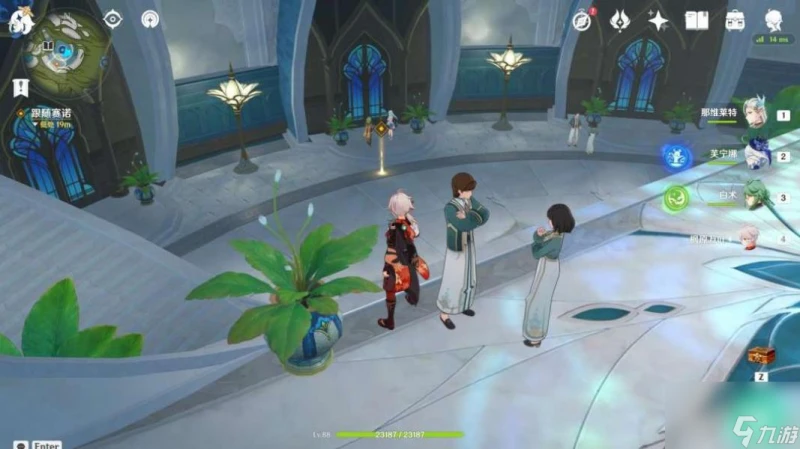The height and width of the screenshot is (449, 800).
Task: Open the adventurer handbook book icon
Action: 696,20
